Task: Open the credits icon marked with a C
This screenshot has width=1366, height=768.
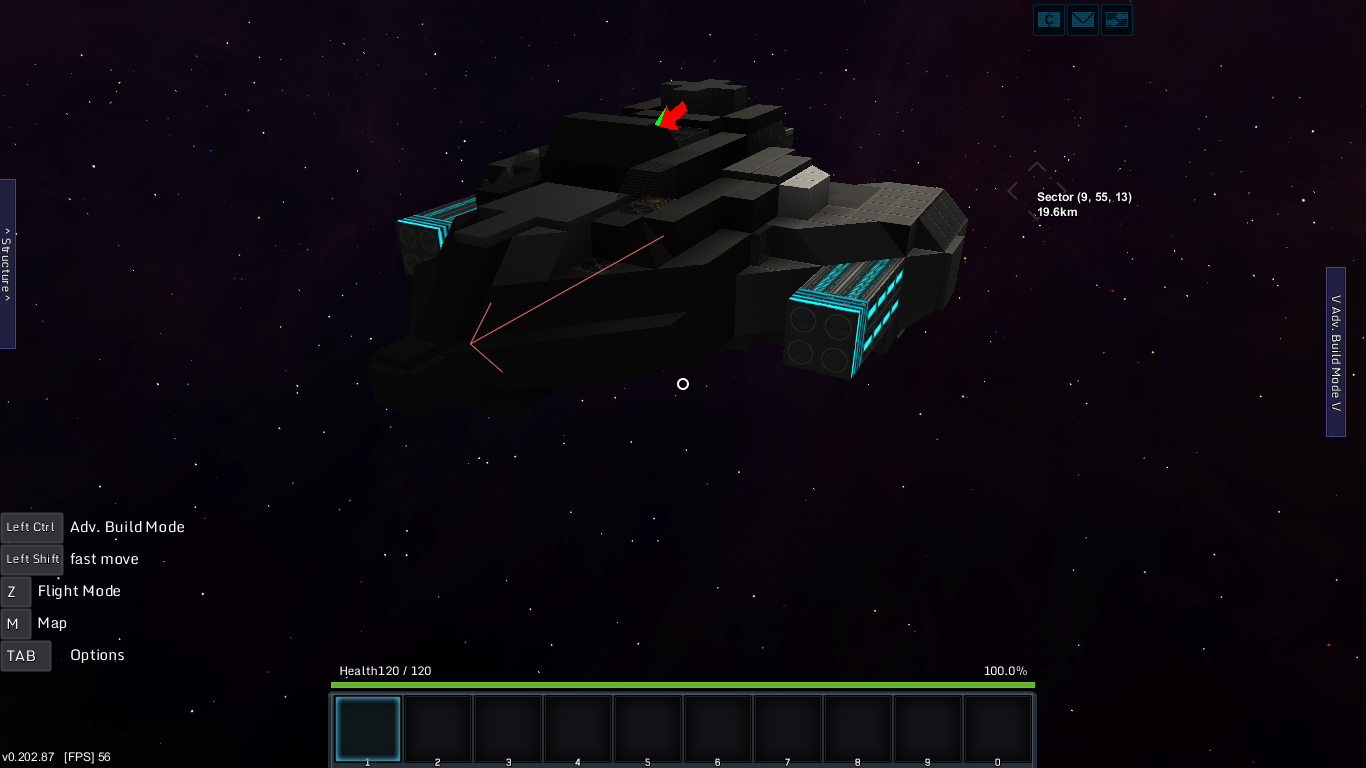Action: coord(1049,19)
